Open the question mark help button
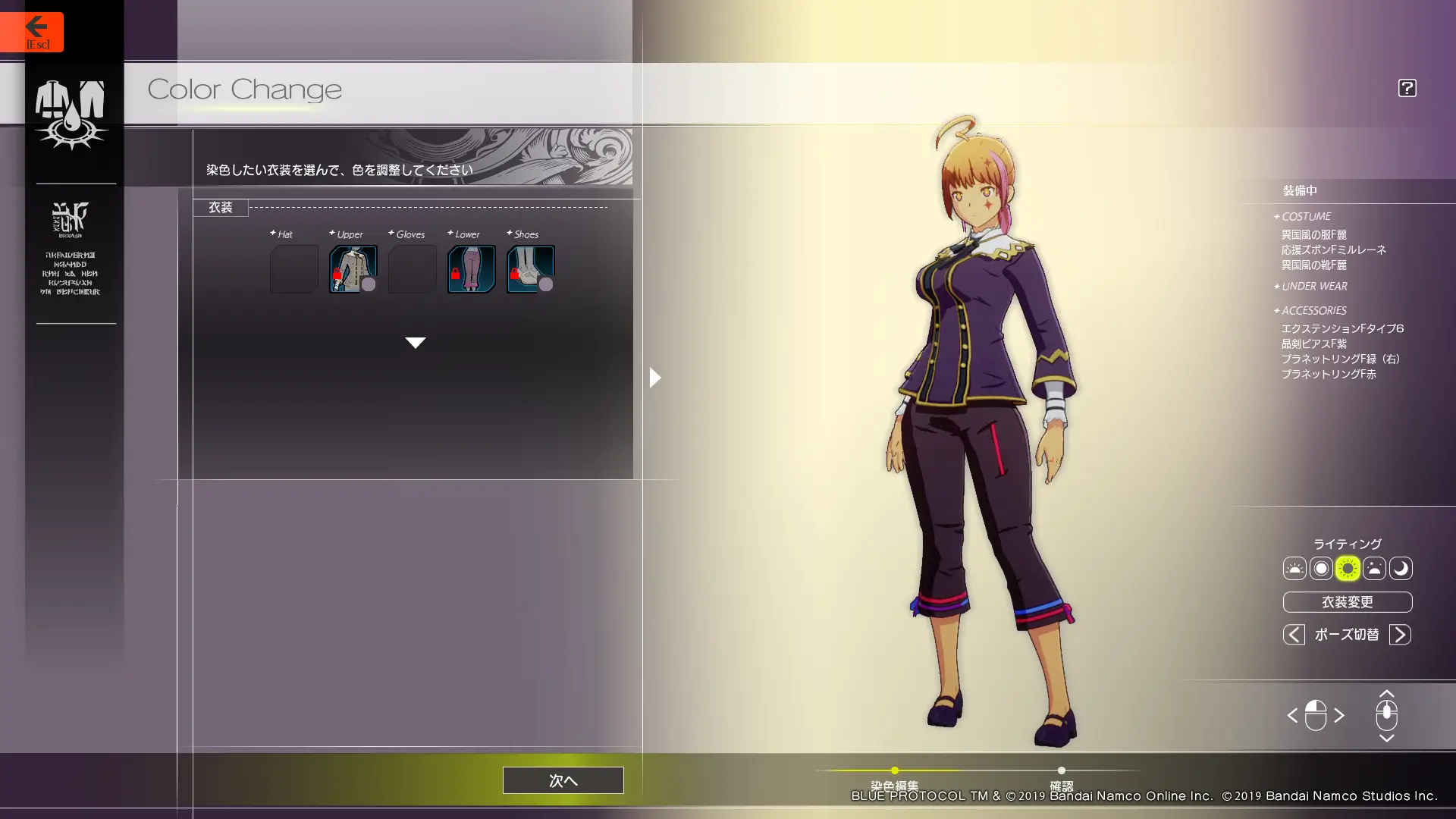 click(x=1407, y=88)
